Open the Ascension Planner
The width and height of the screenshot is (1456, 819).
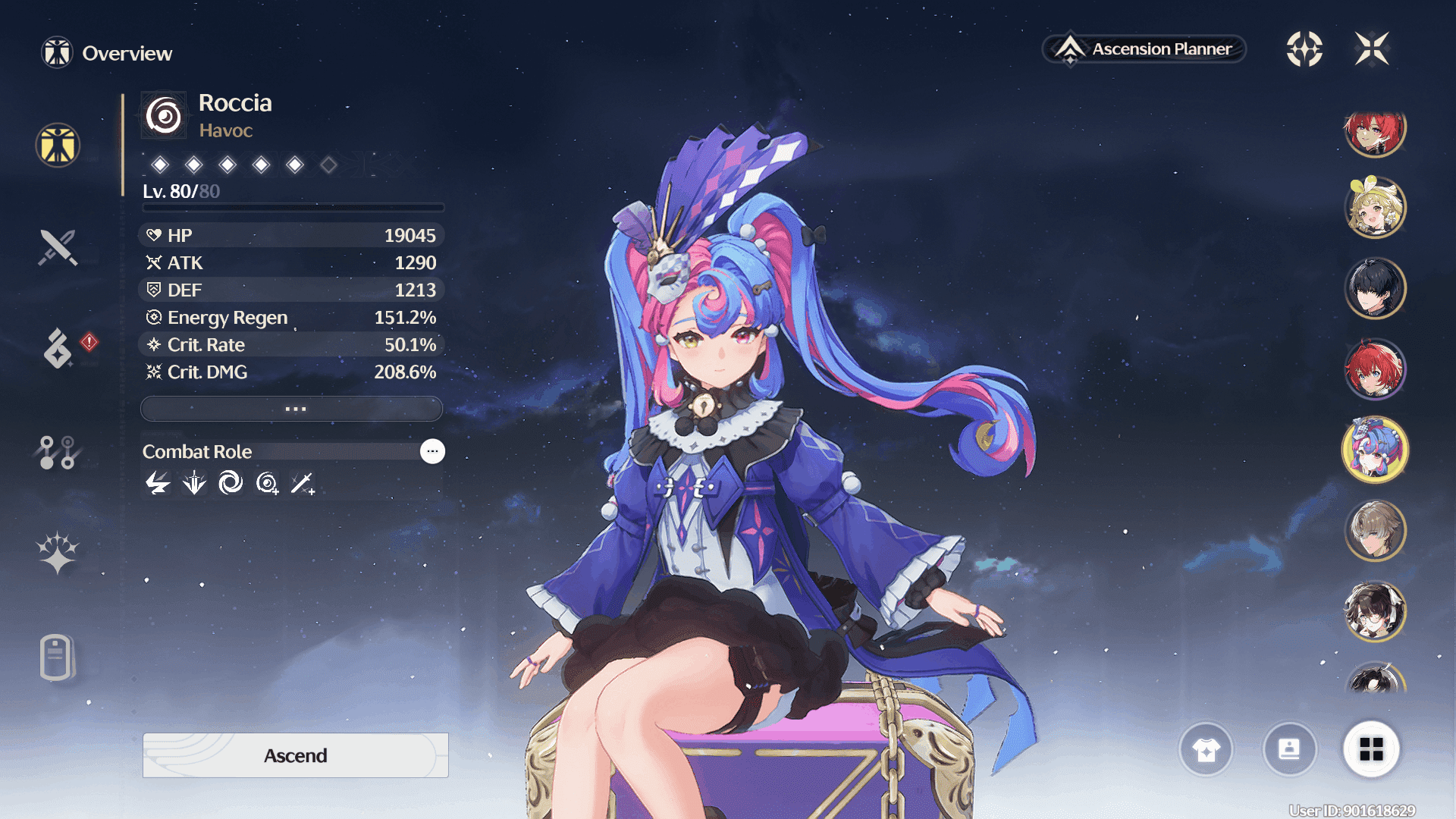pos(1144,49)
